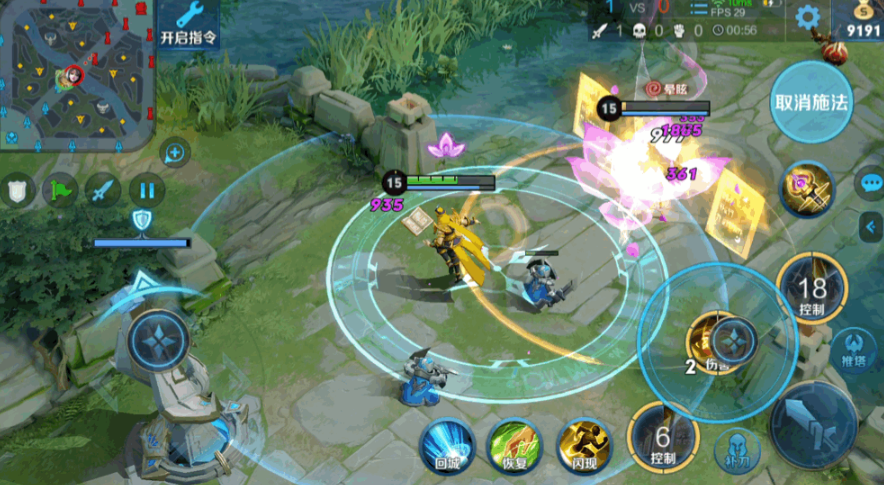Tap the 控制 skill showing cooldown 18
This screenshot has height=485, width=884.
tap(811, 289)
